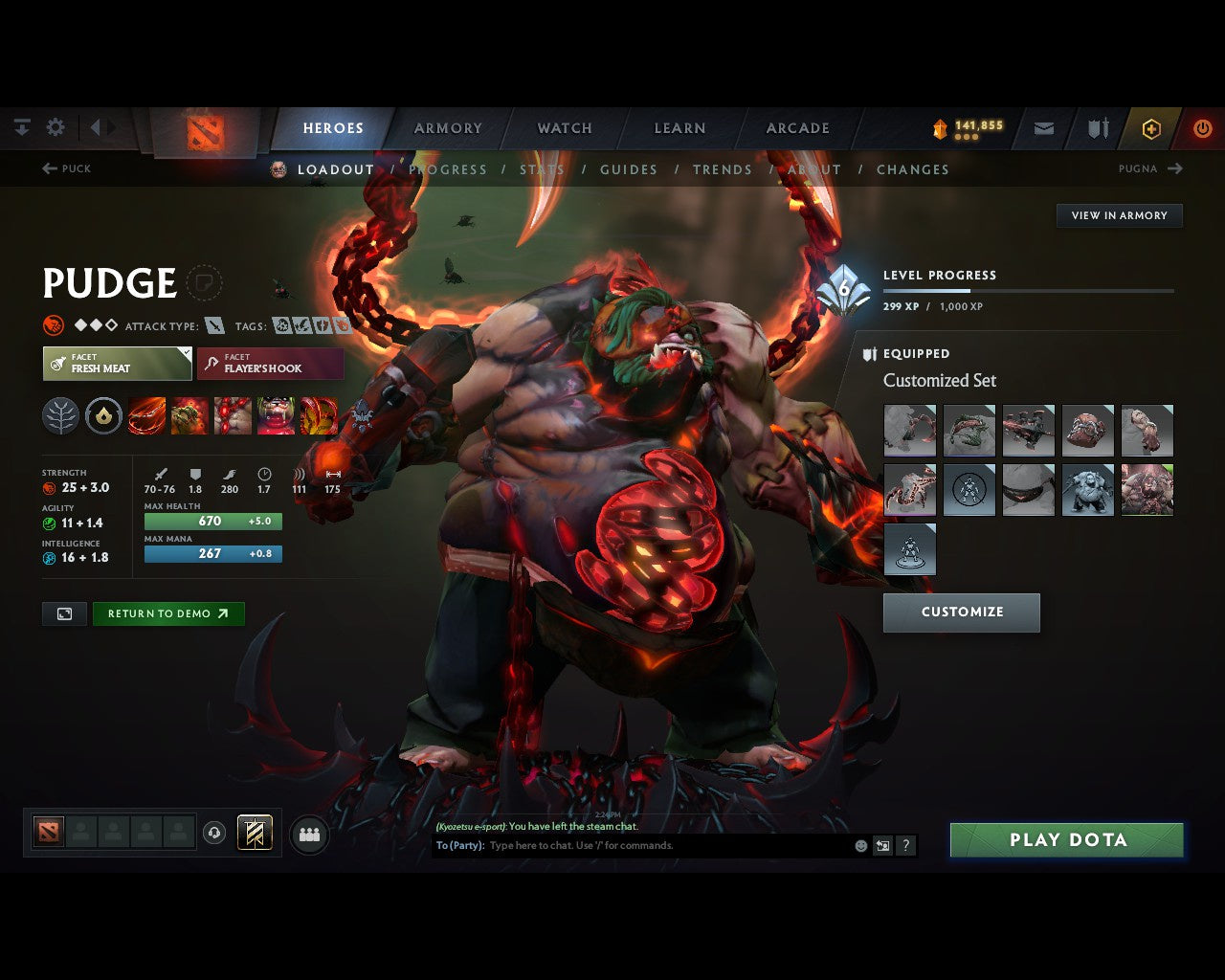The width and height of the screenshot is (1225, 980).
Task: Select the Fresh Meat facet
Action: coord(117,364)
